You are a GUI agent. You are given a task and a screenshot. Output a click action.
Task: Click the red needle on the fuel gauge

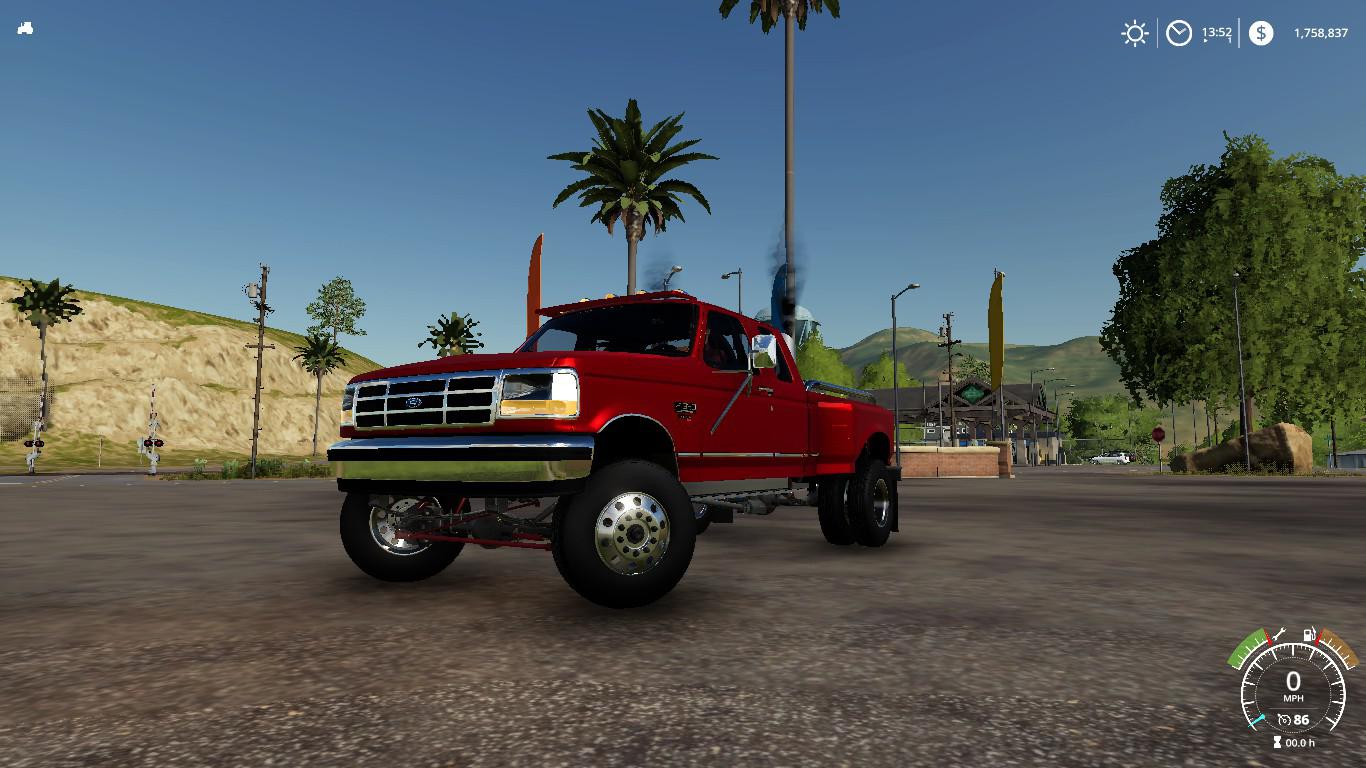pos(1319,638)
